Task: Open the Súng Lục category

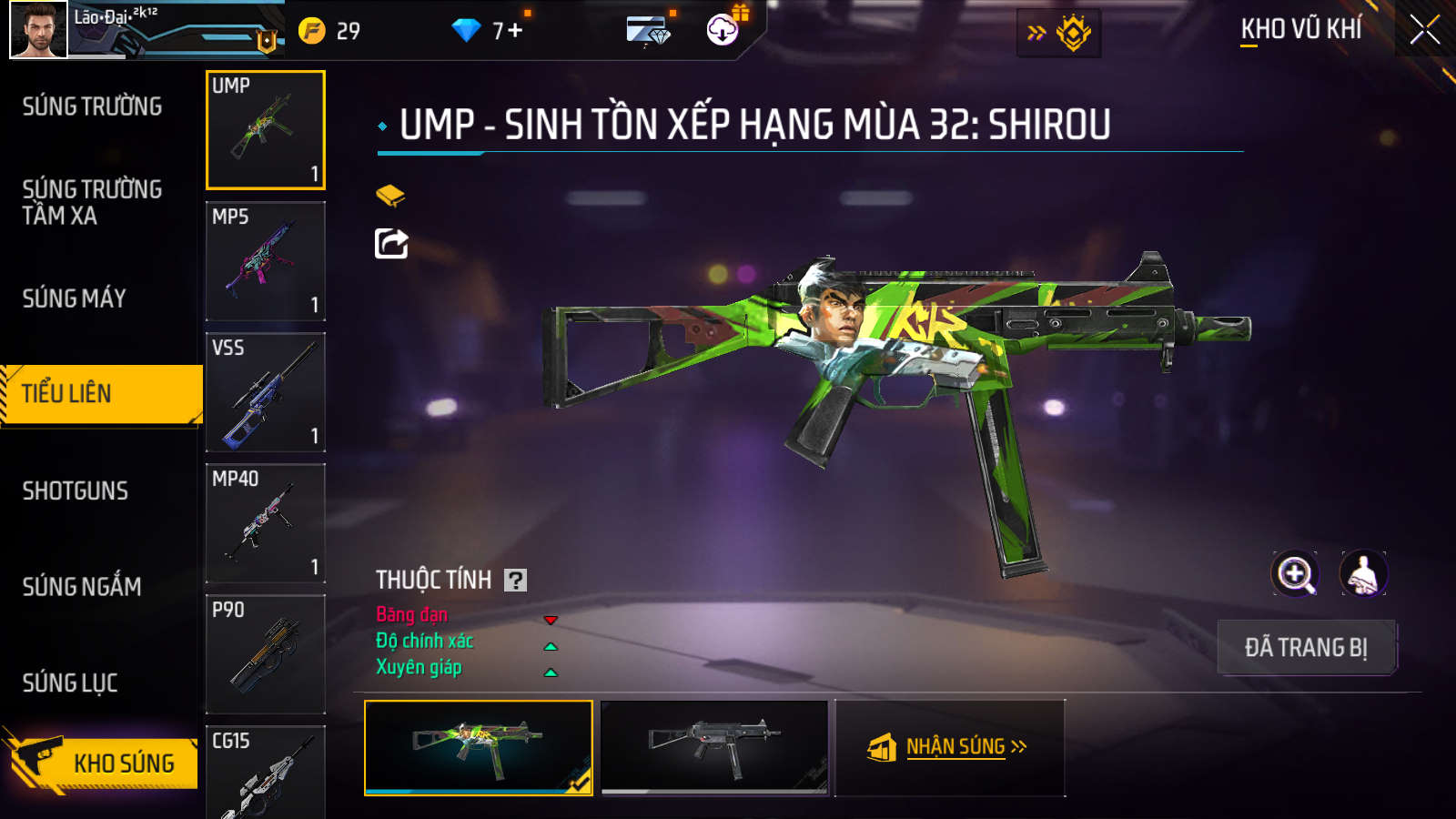Action: 70,682
